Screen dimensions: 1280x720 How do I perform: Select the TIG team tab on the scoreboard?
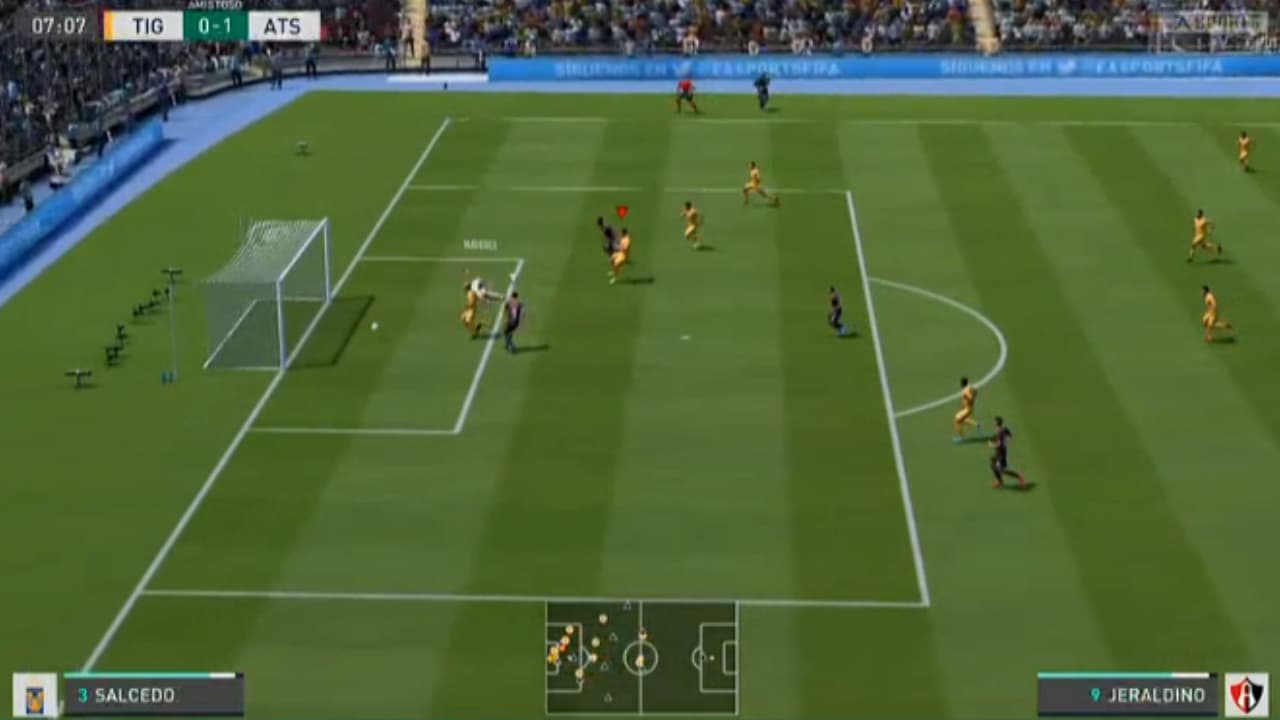click(x=146, y=26)
